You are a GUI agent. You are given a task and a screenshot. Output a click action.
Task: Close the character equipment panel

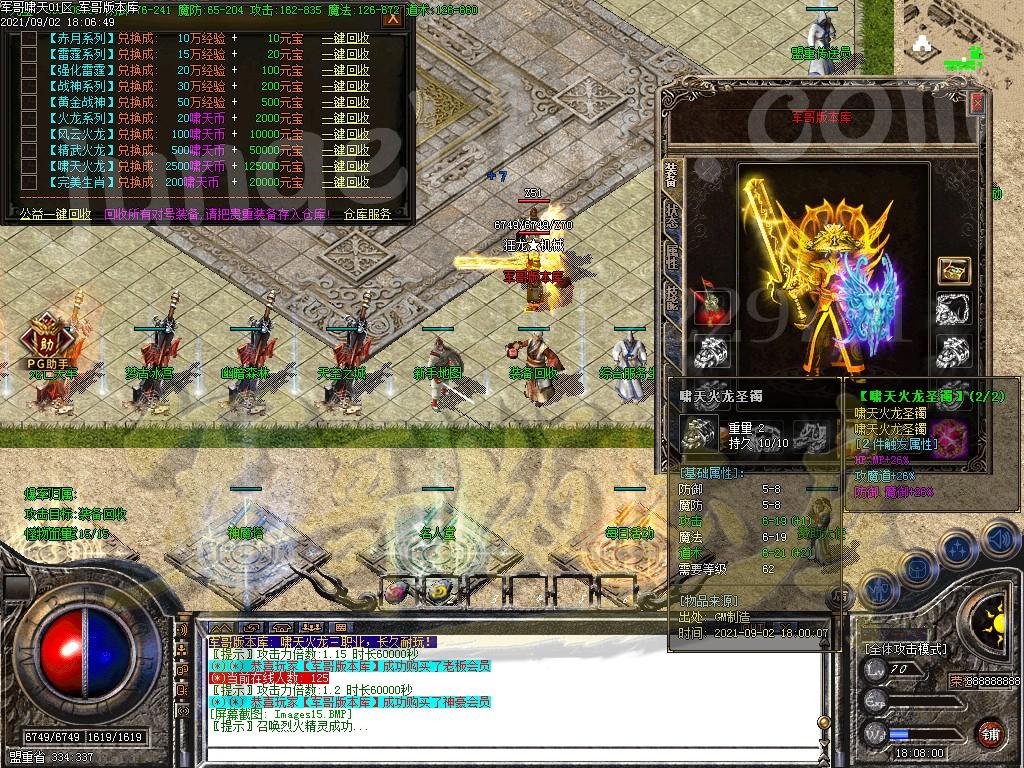click(x=977, y=103)
